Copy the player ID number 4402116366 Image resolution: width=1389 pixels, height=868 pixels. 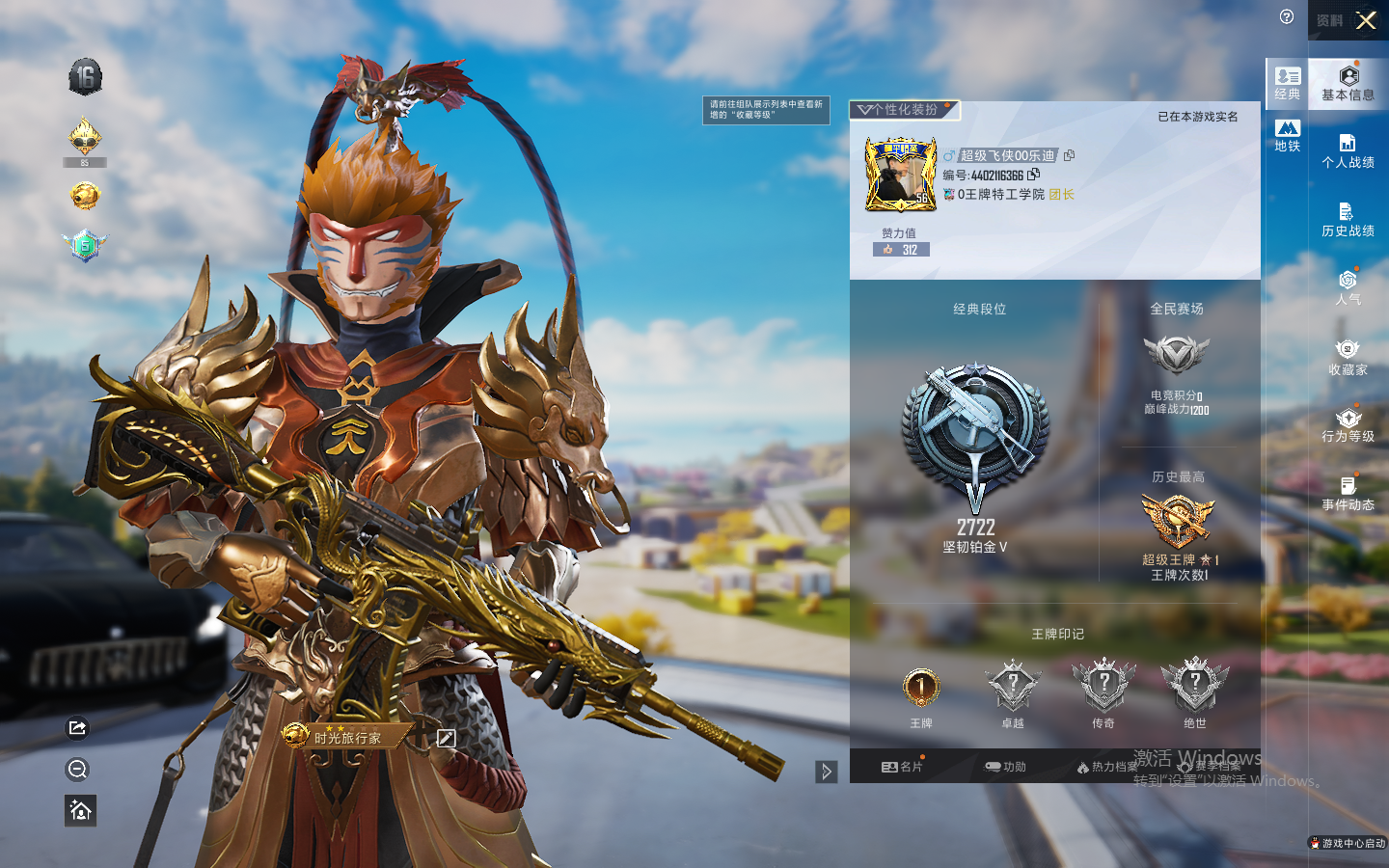pos(1034,175)
